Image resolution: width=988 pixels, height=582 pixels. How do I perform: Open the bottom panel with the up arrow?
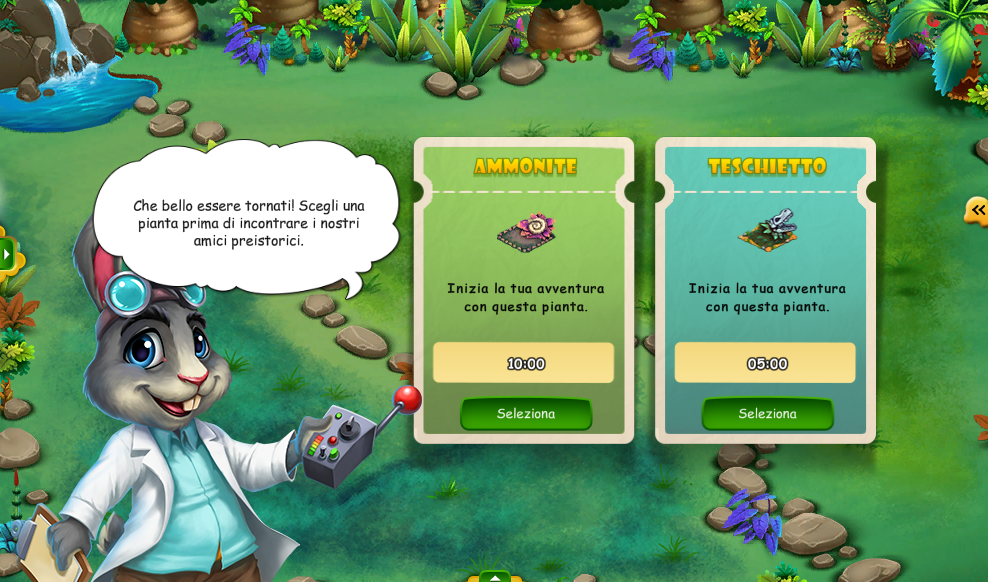(495, 576)
